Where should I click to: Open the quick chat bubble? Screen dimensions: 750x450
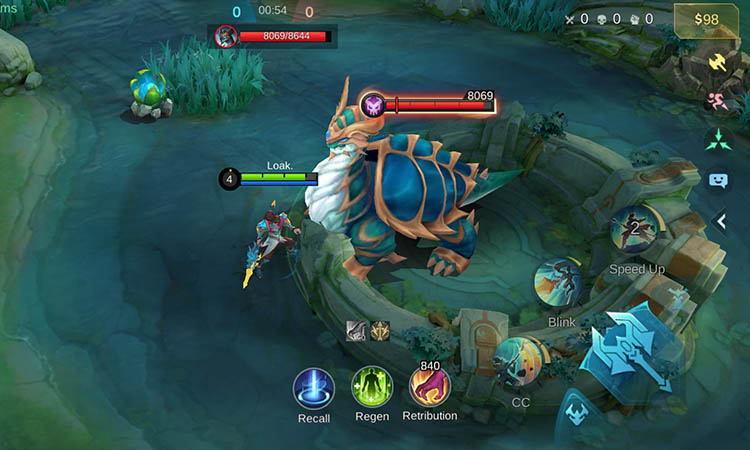(x=717, y=181)
